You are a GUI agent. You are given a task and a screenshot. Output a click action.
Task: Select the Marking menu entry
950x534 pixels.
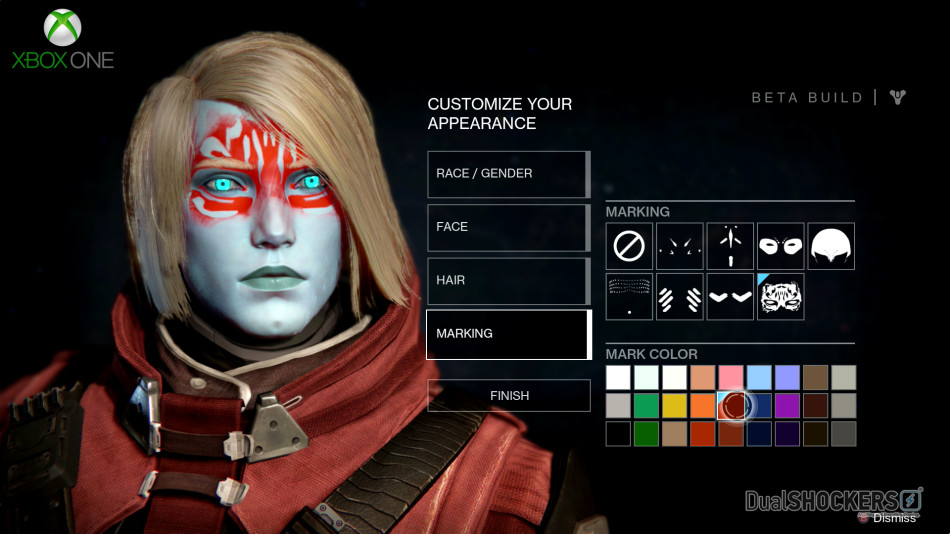pos(508,334)
